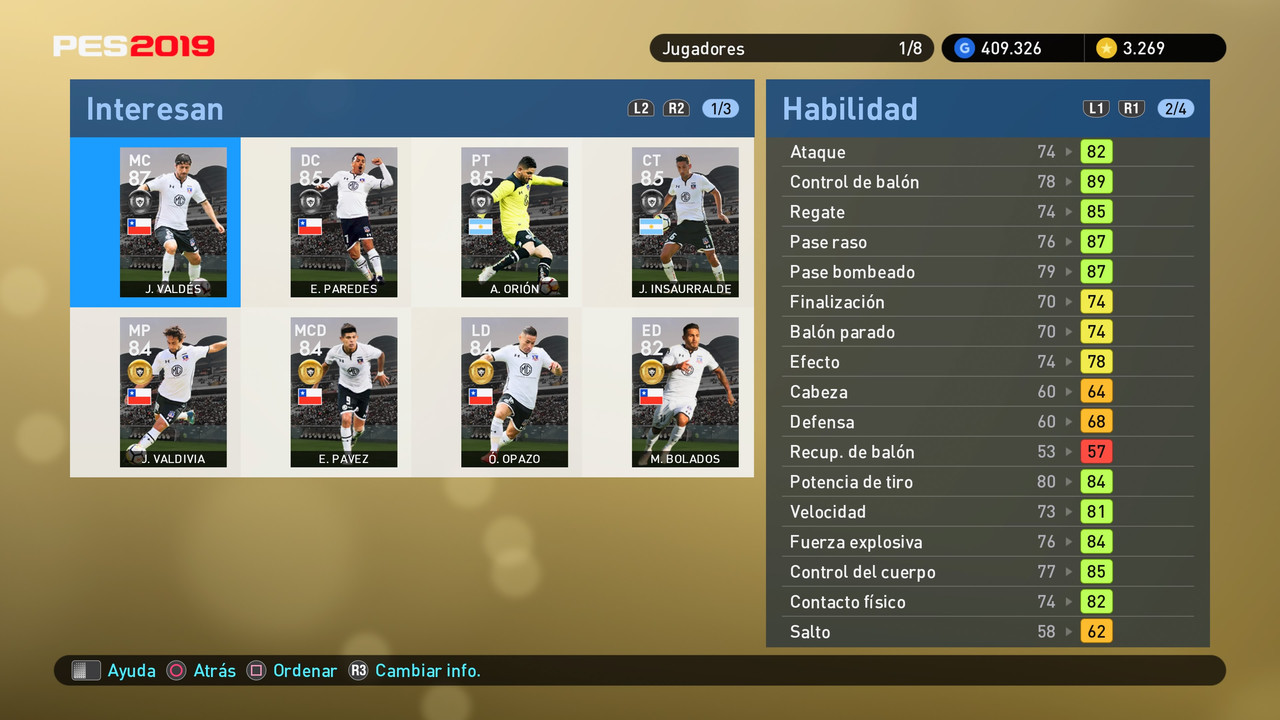Toggle the R2 page indicator
Image resolution: width=1280 pixels, height=720 pixels.
[x=676, y=108]
